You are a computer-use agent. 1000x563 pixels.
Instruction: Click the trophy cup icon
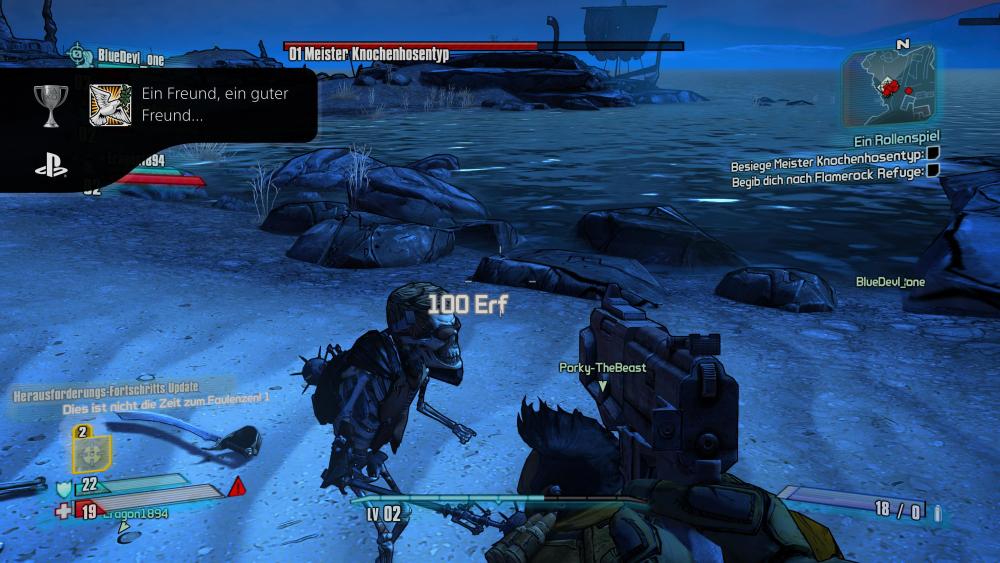tap(51, 103)
